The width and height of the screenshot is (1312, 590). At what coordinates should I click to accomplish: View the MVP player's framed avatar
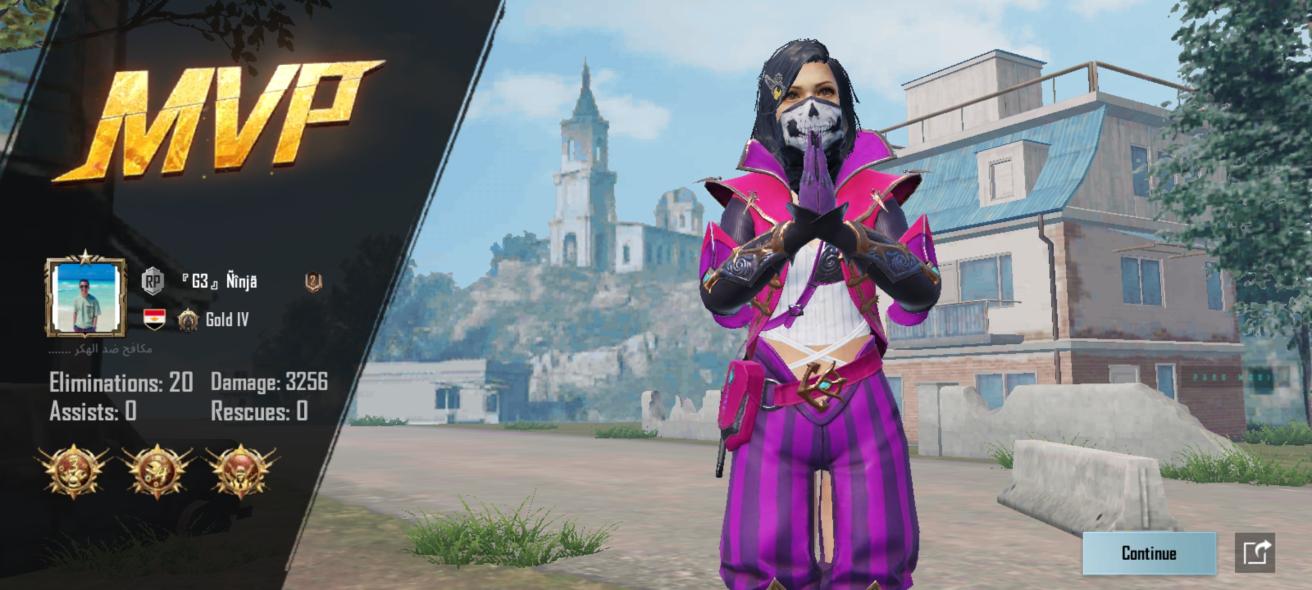coord(86,297)
